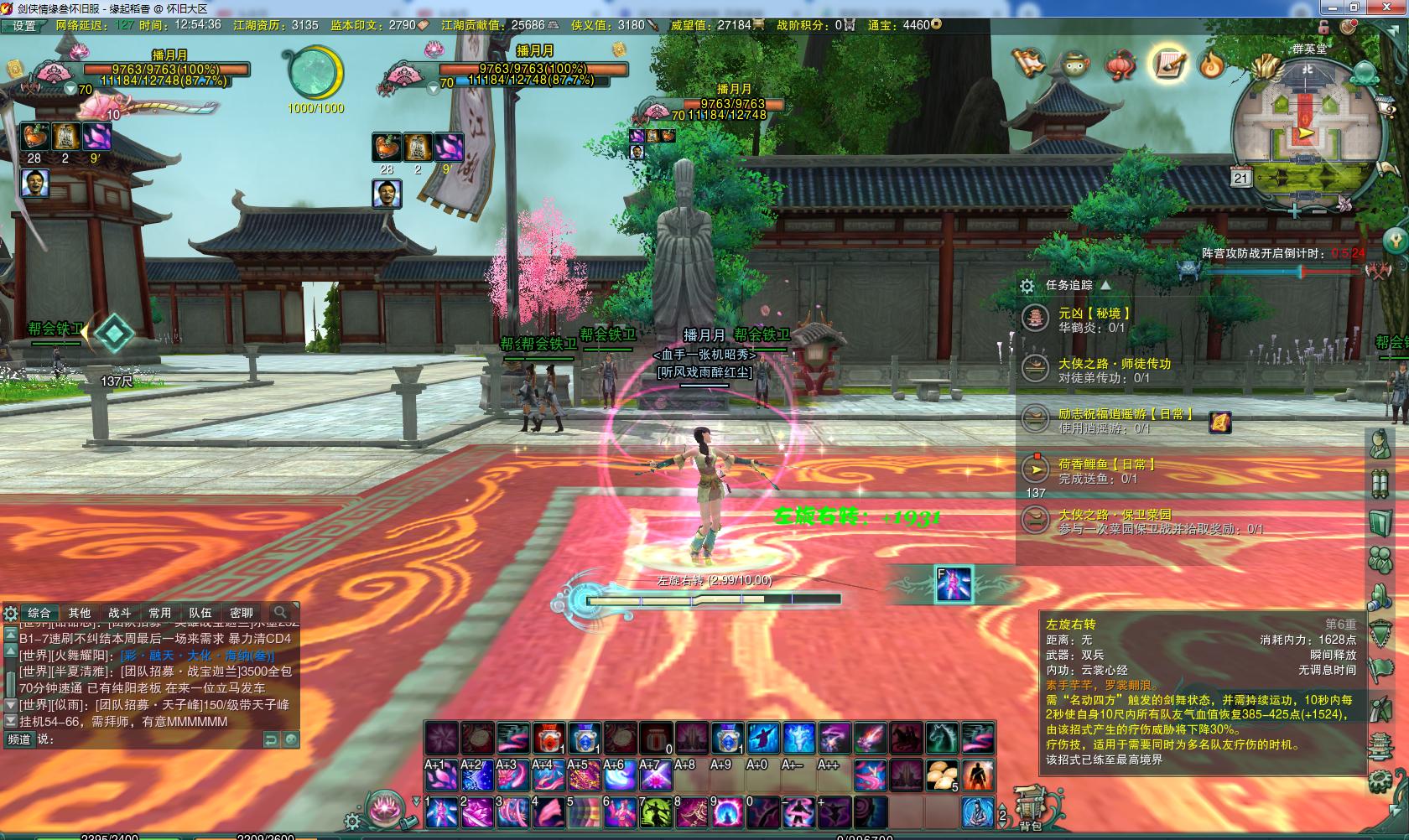Viewport: 1409px width, 840px height.
Task: Open the emoji picker in chat
Action: click(290, 739)
